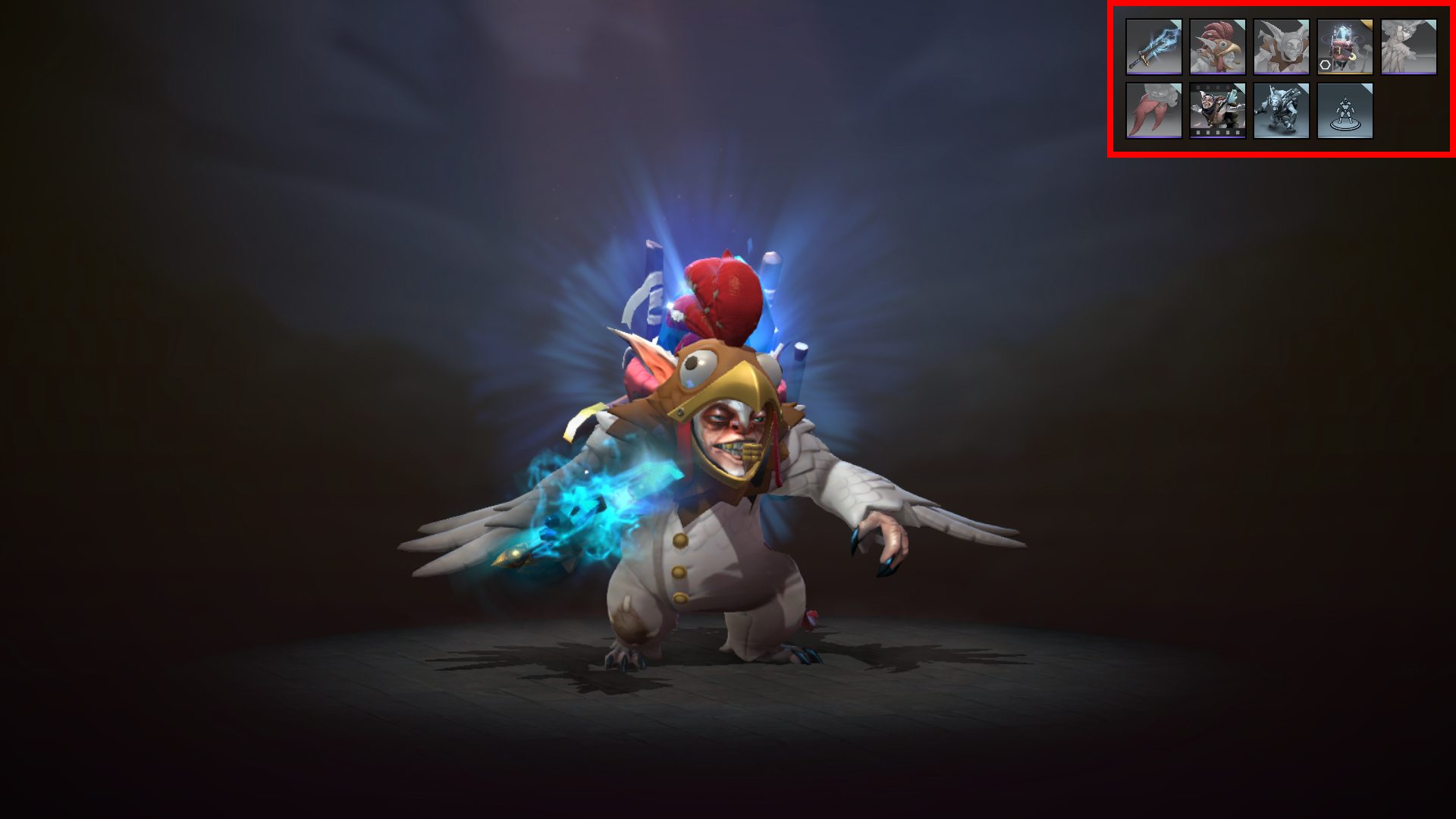
Task: Select the white mask cosmetic slot
Action: pos(1281,46)
